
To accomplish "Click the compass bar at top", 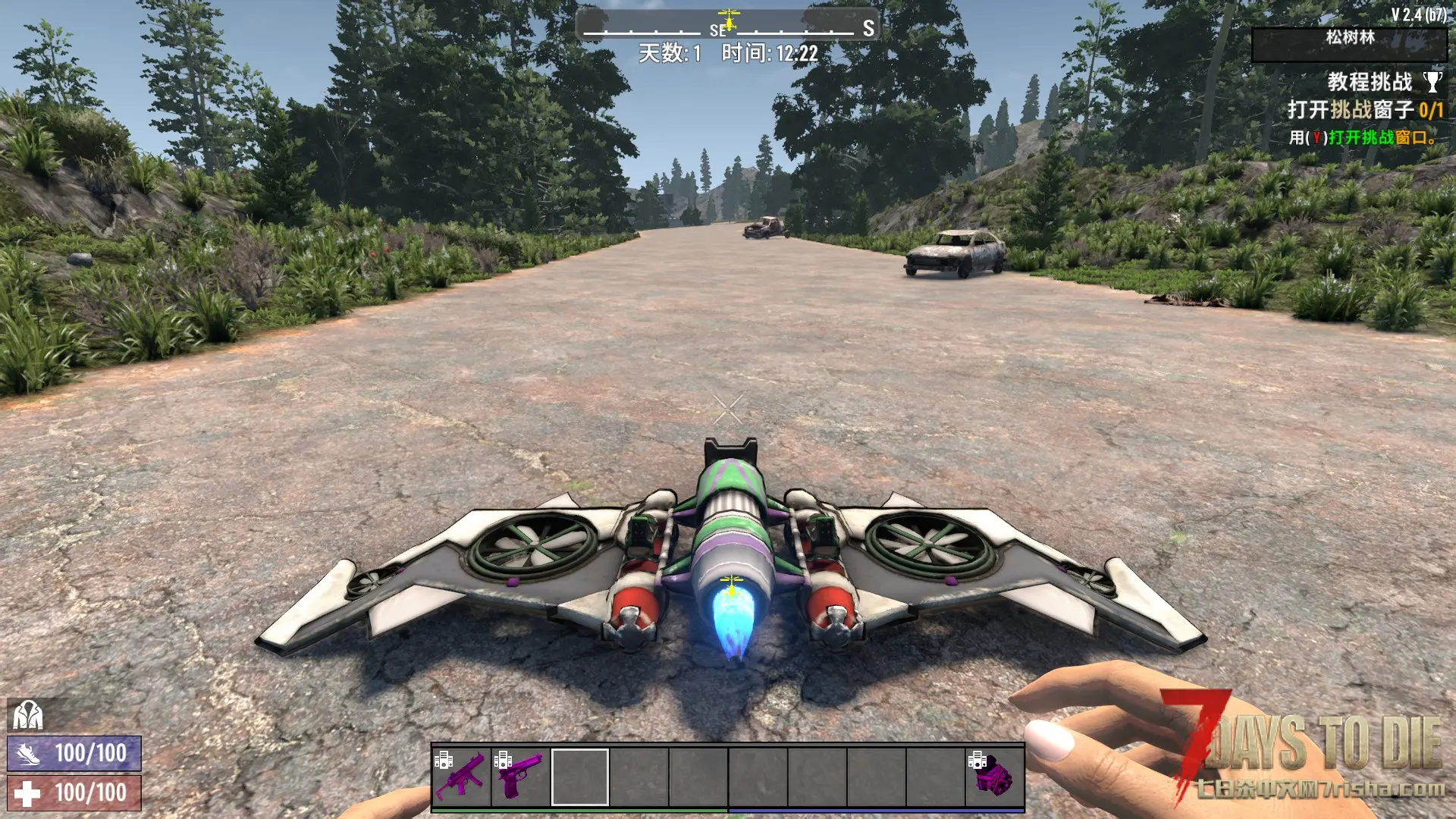I will 727,26.
